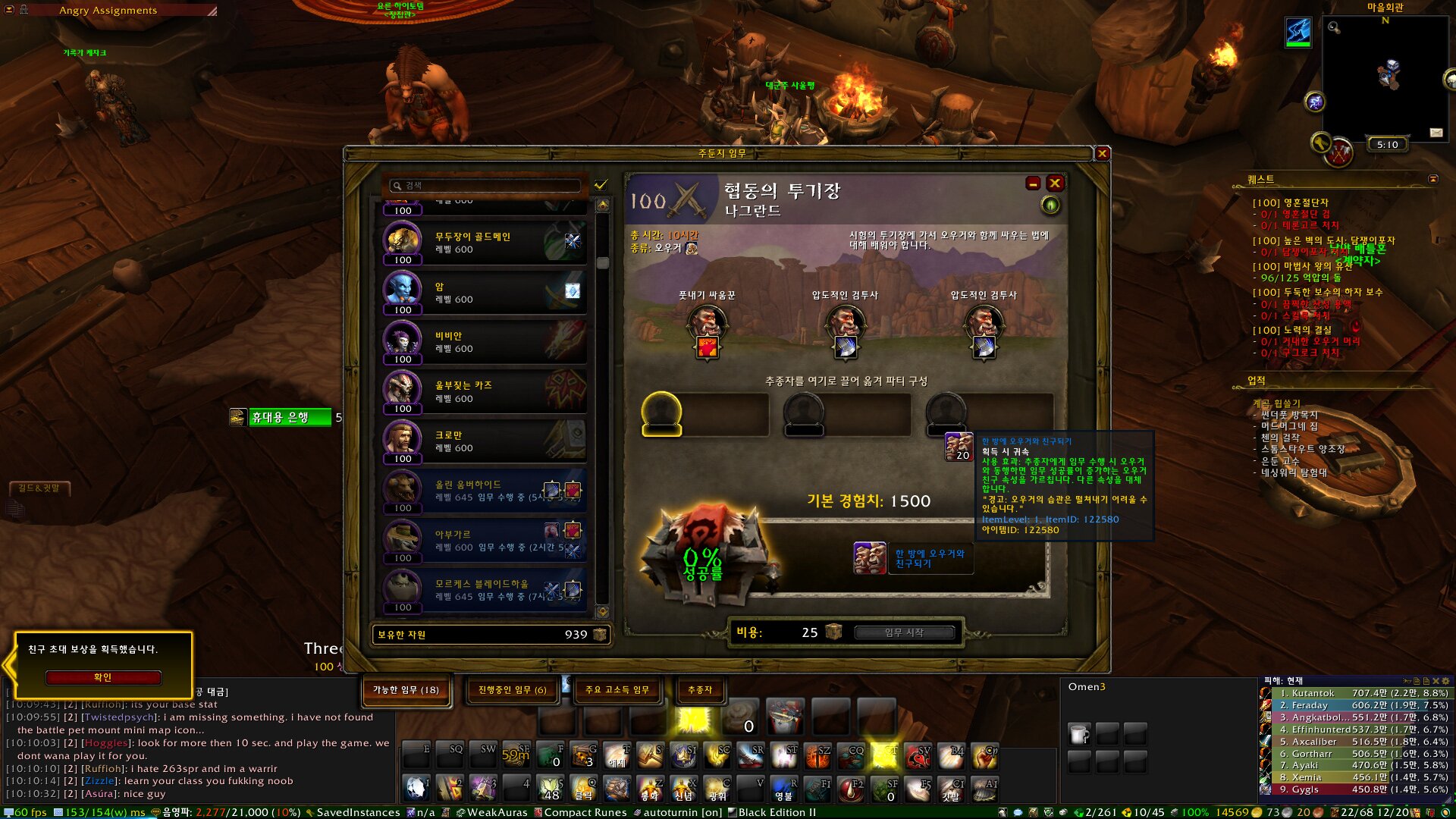1456x819 pixels.
Task: Minimize the mission detail panel
Action: coord(1033,184)
